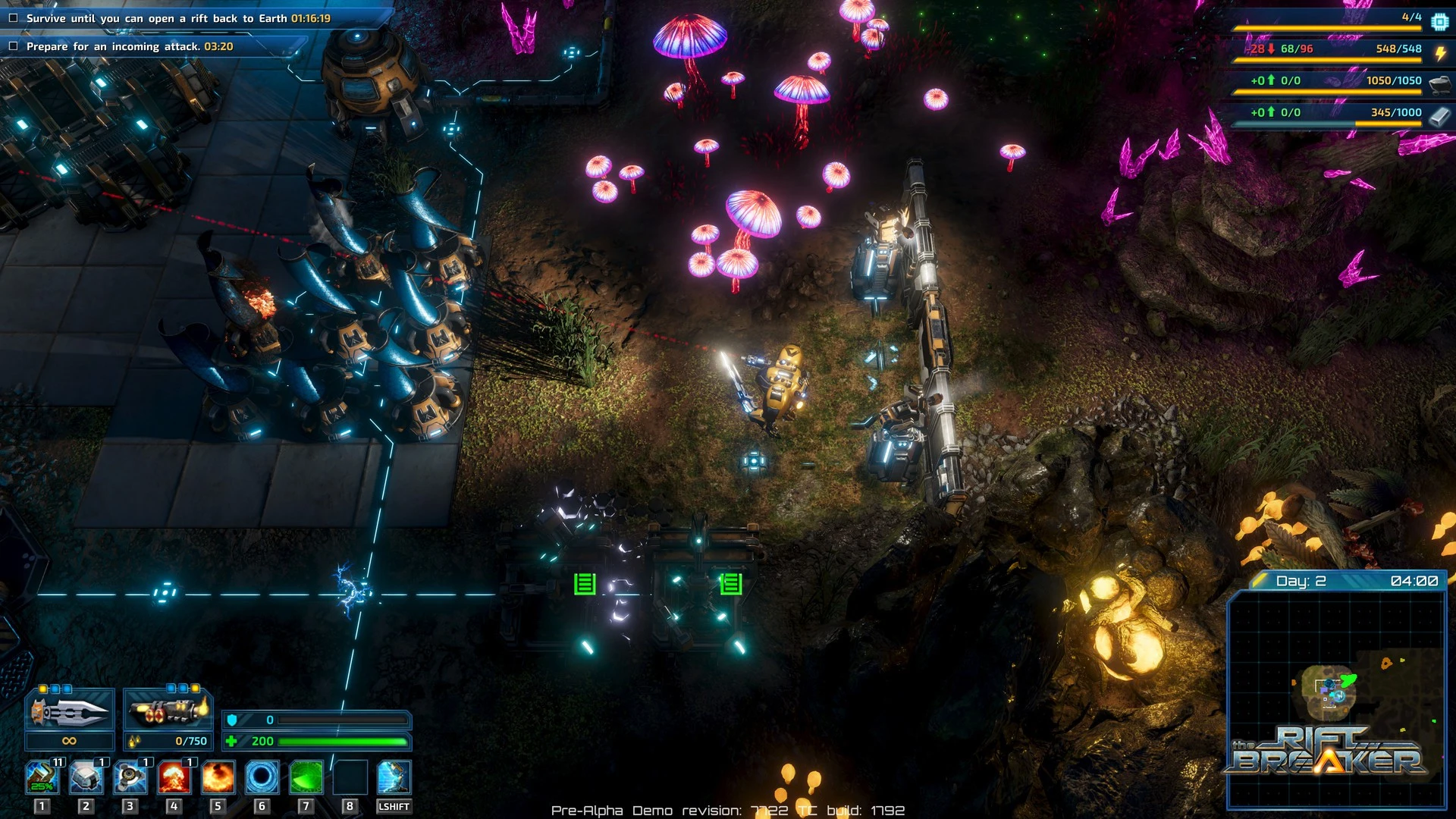Activate the white mine item slot
This screenshot has width=1456, height=819.
coord(86,777)
